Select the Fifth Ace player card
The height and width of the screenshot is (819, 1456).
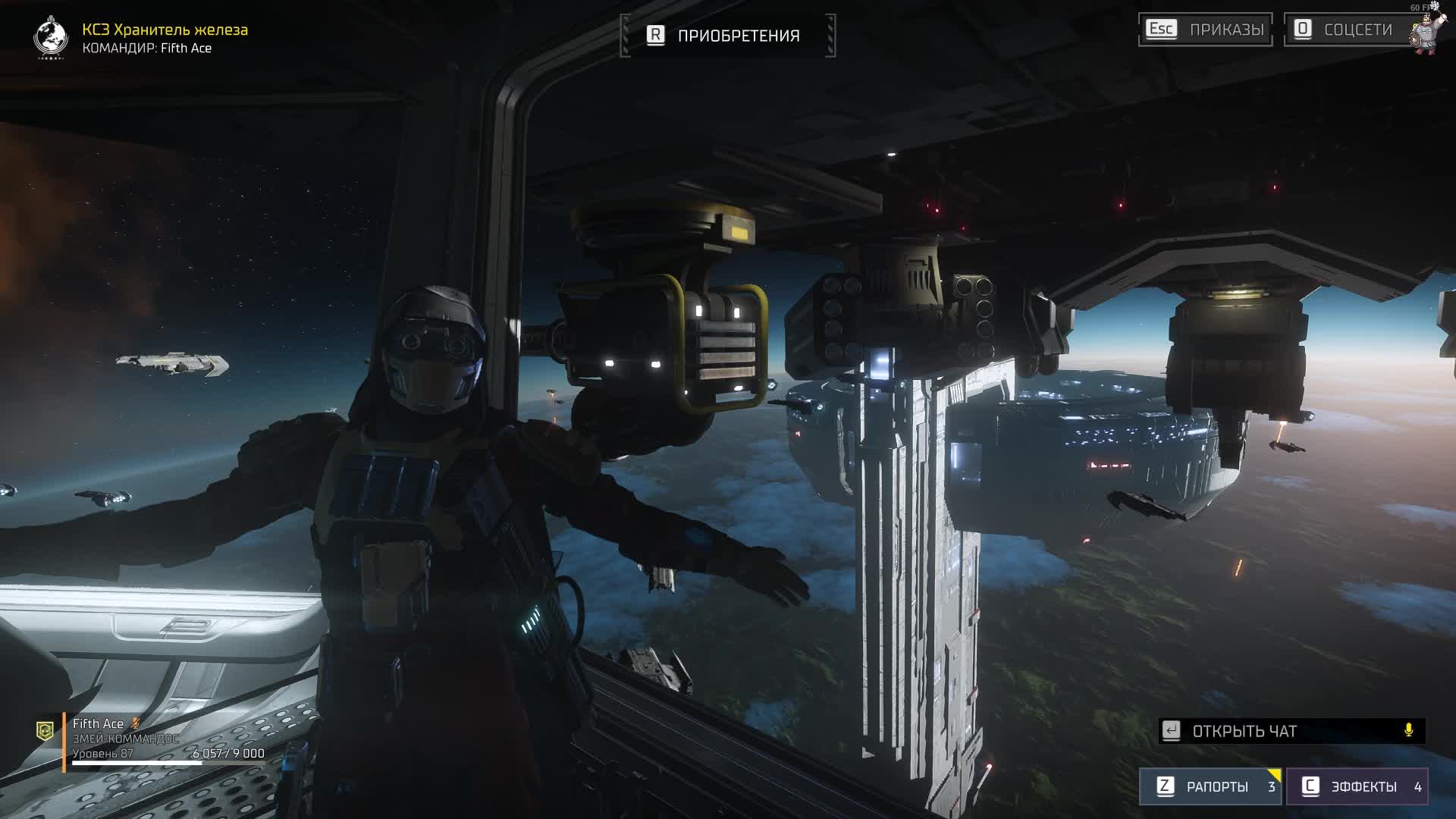coord(152,739)
